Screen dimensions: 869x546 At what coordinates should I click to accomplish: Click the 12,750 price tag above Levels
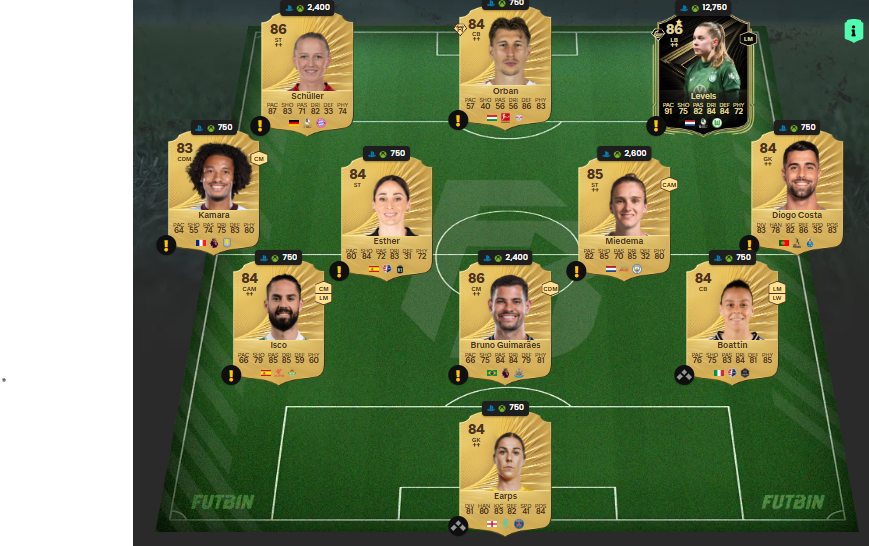(x=701, y=8)
